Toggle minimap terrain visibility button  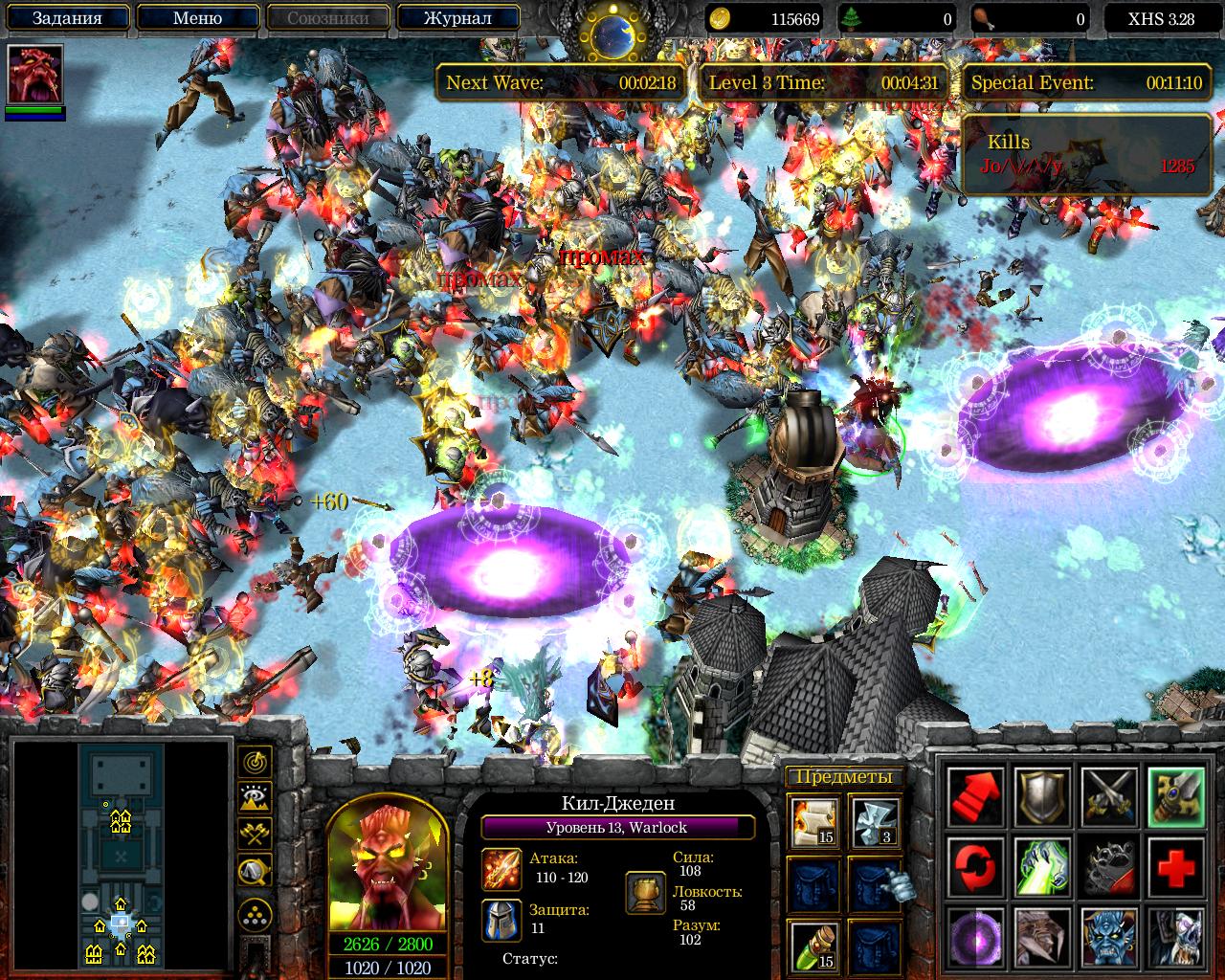click(x=255, y=797)
